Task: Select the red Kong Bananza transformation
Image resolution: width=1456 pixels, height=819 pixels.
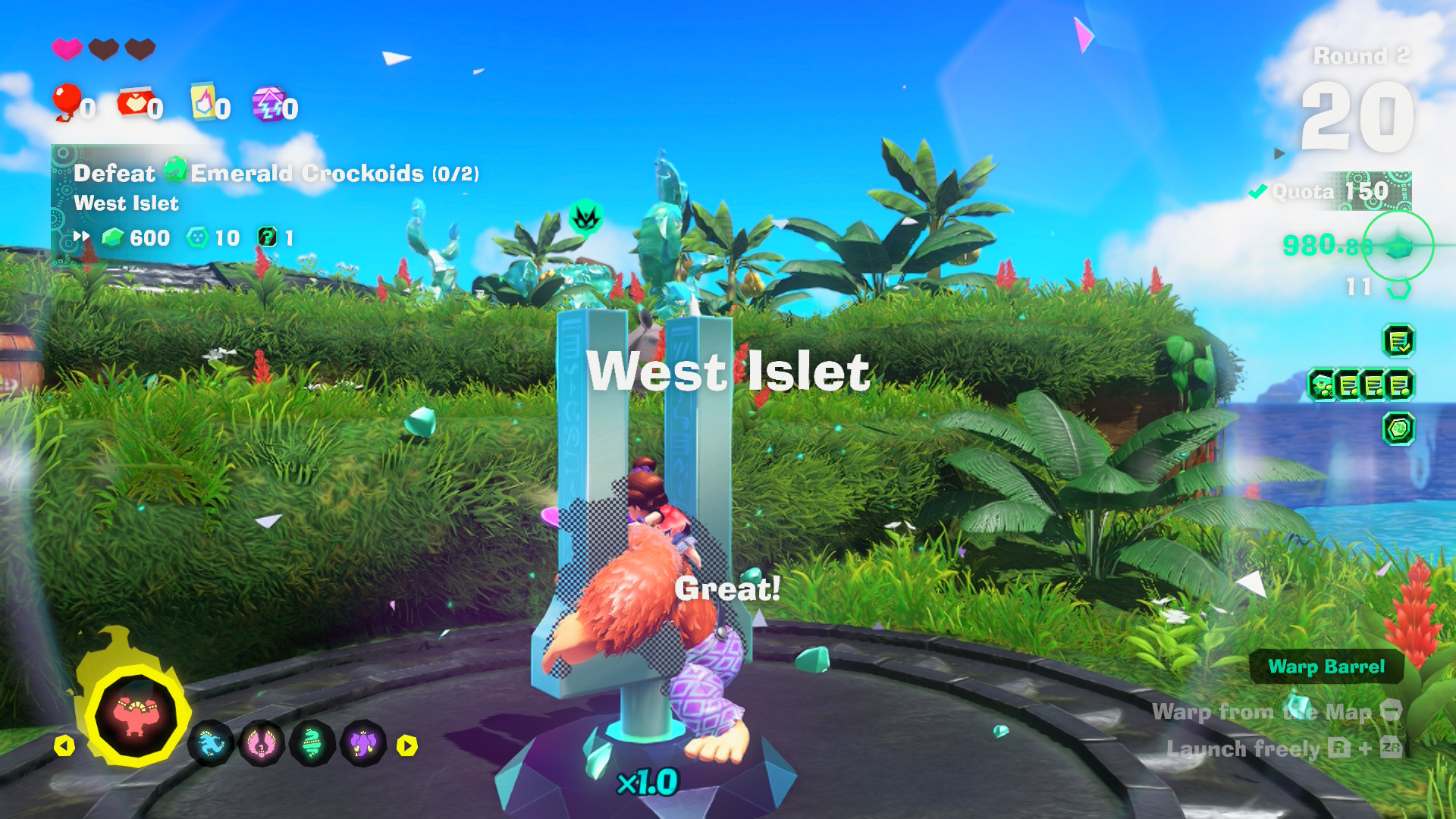Action: point(135,716)
